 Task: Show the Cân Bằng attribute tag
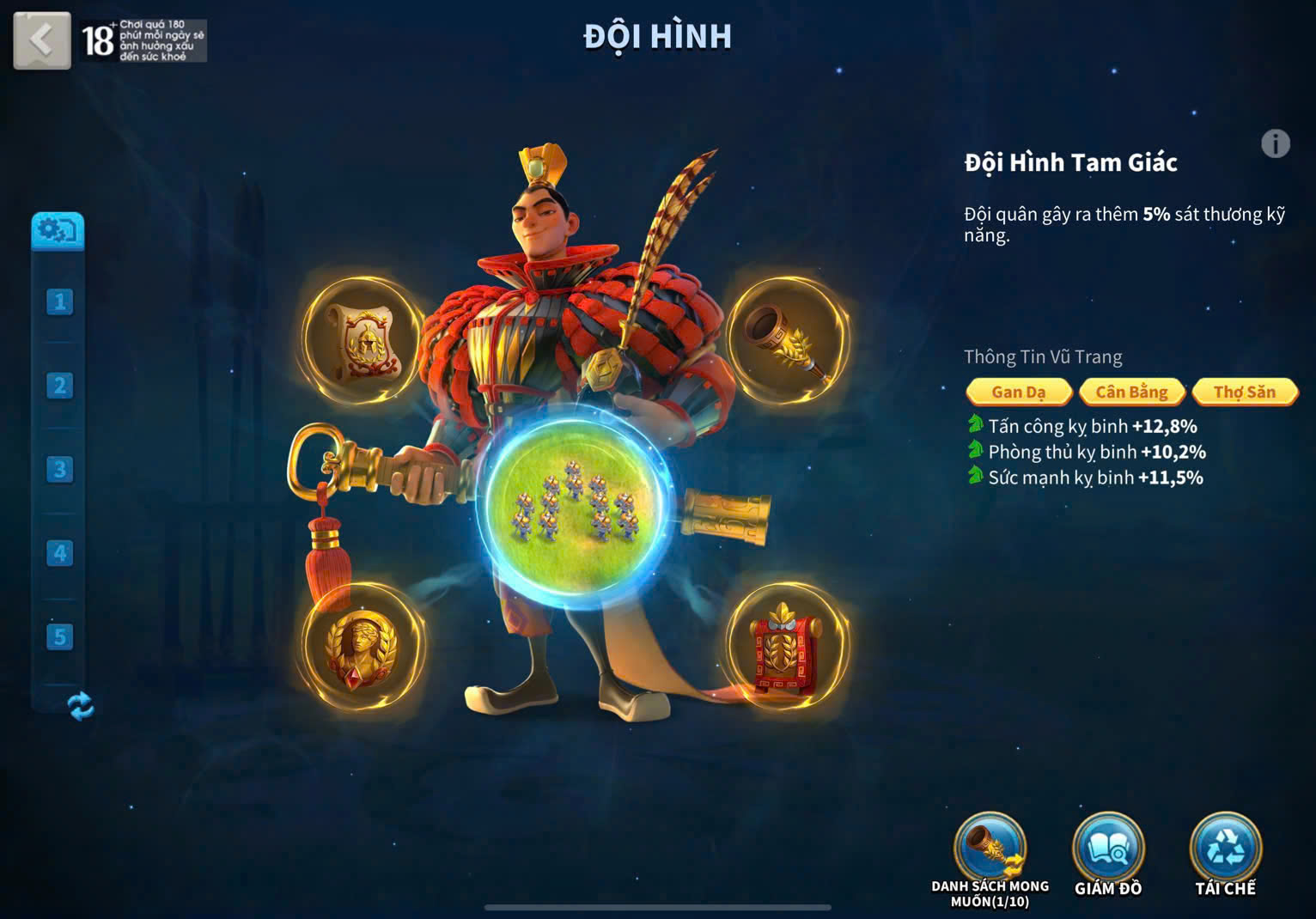(1131, 392)
